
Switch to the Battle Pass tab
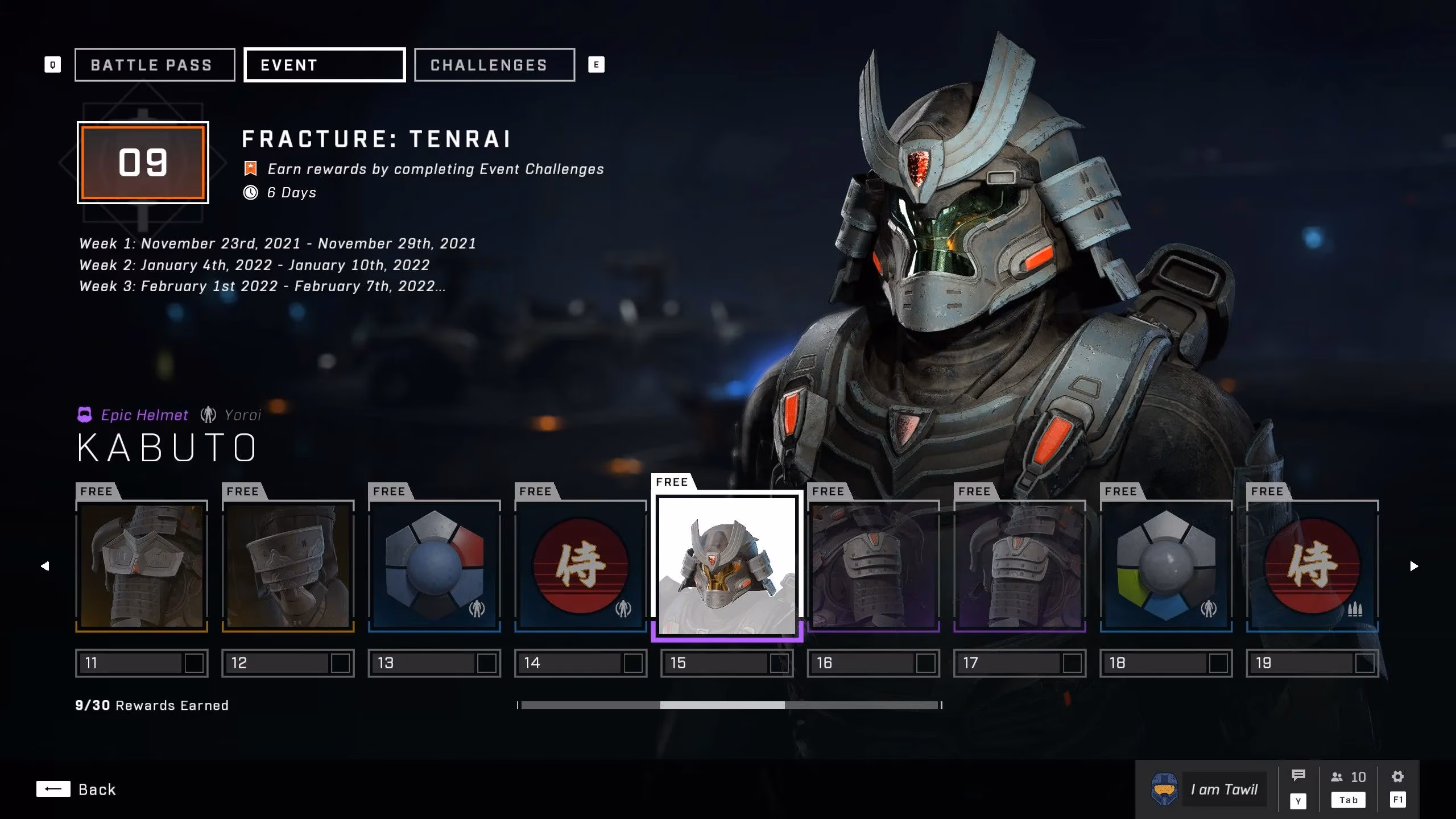(x=154, y=64)
